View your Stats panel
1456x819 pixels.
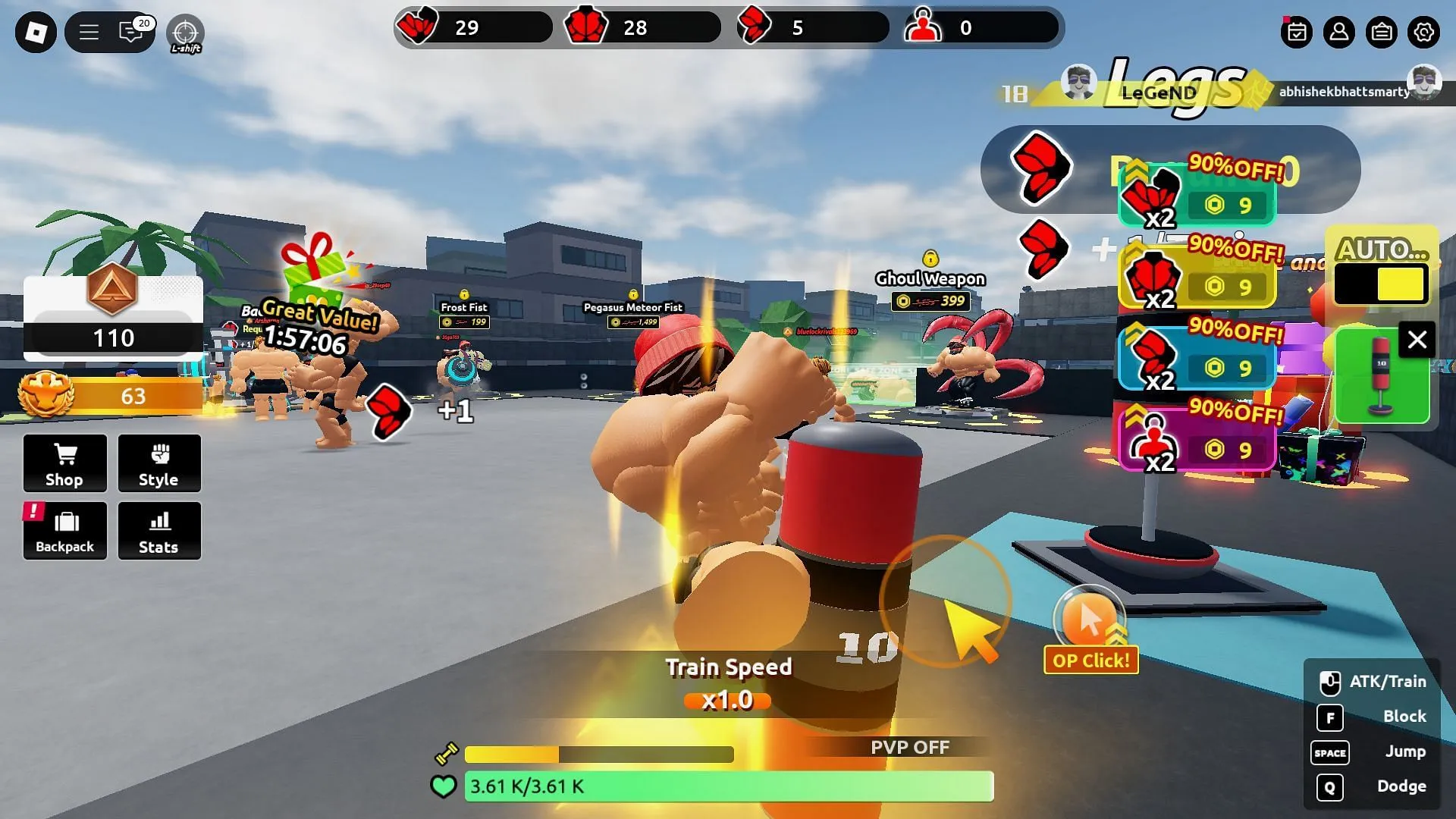tap(159, 531)
